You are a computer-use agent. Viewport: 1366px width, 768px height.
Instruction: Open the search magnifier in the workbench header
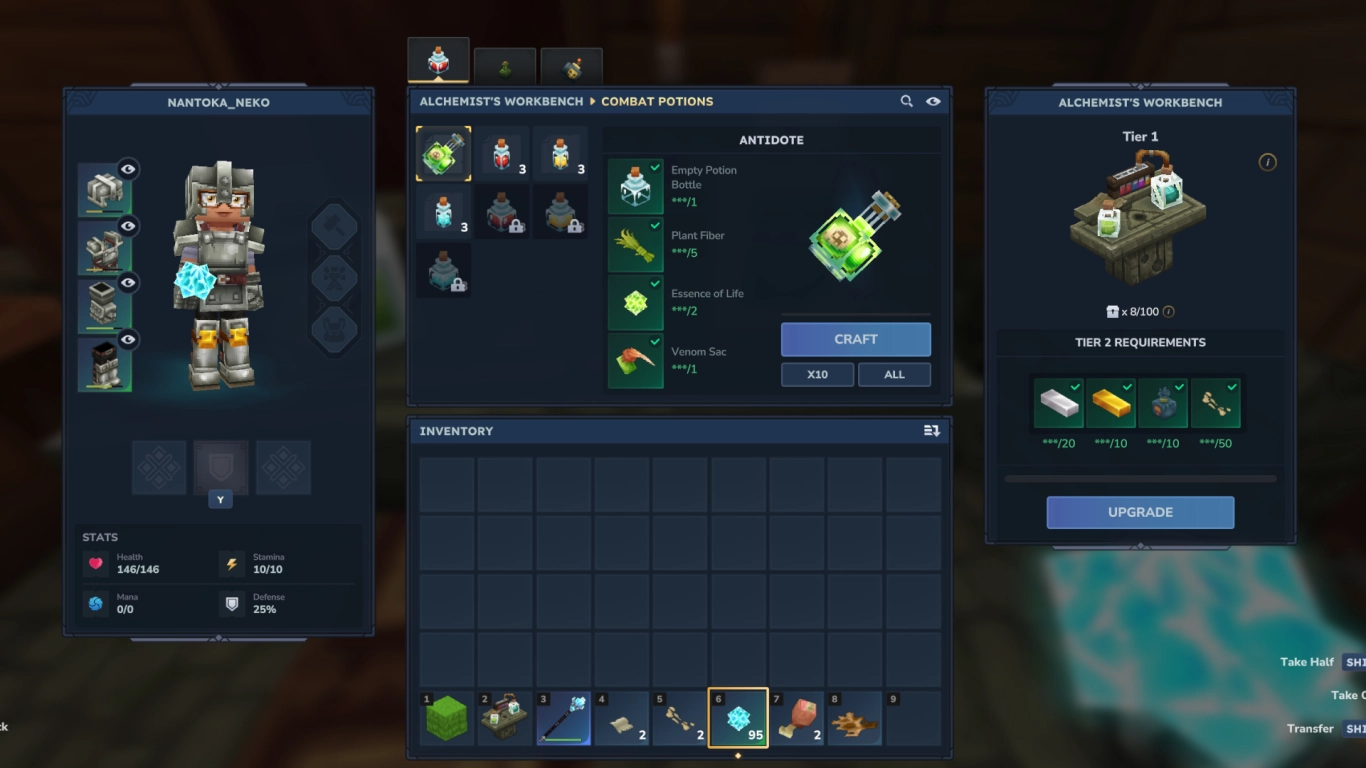coord(906,101)
